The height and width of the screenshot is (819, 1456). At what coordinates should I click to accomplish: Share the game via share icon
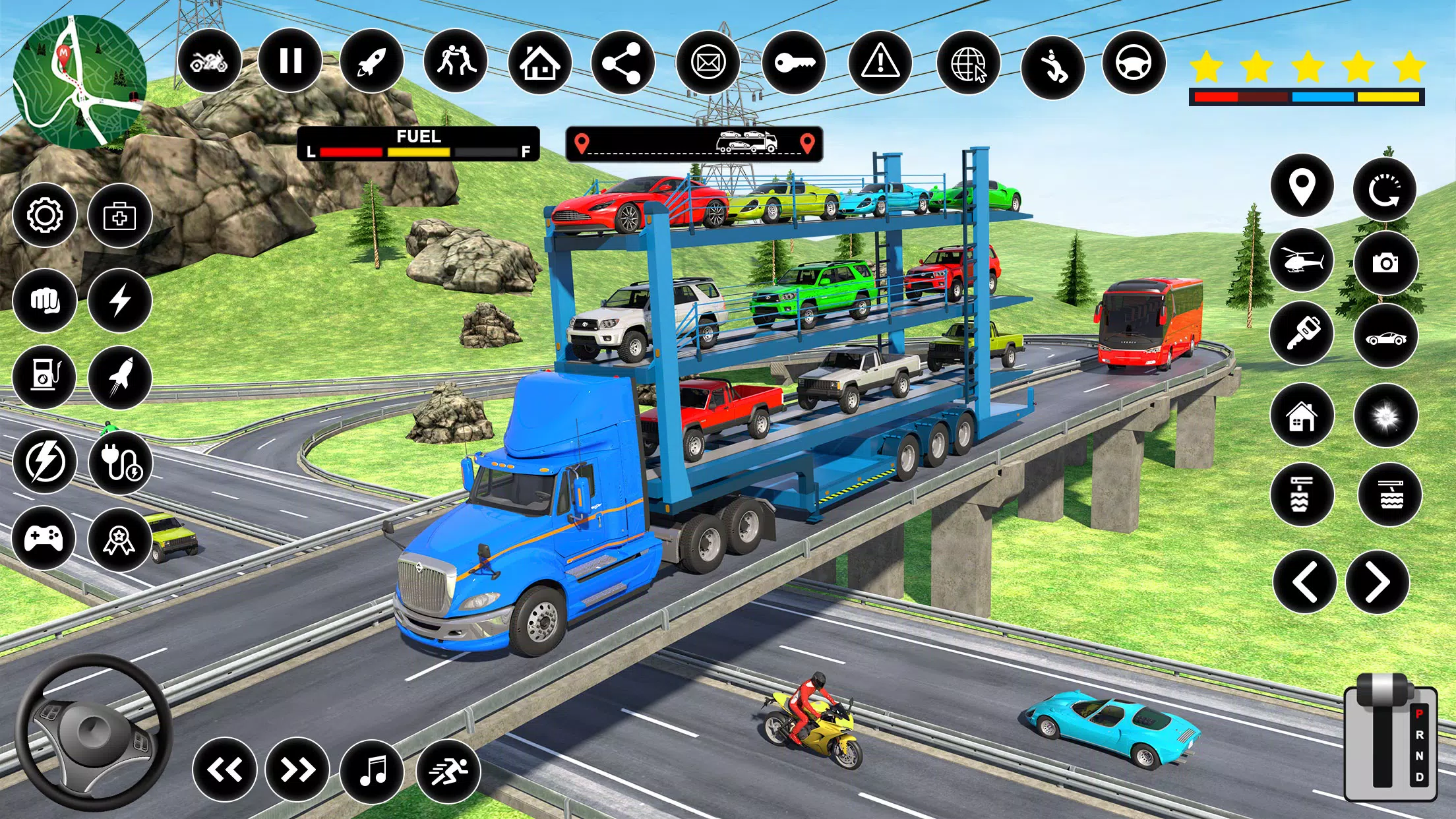[623, 63]
